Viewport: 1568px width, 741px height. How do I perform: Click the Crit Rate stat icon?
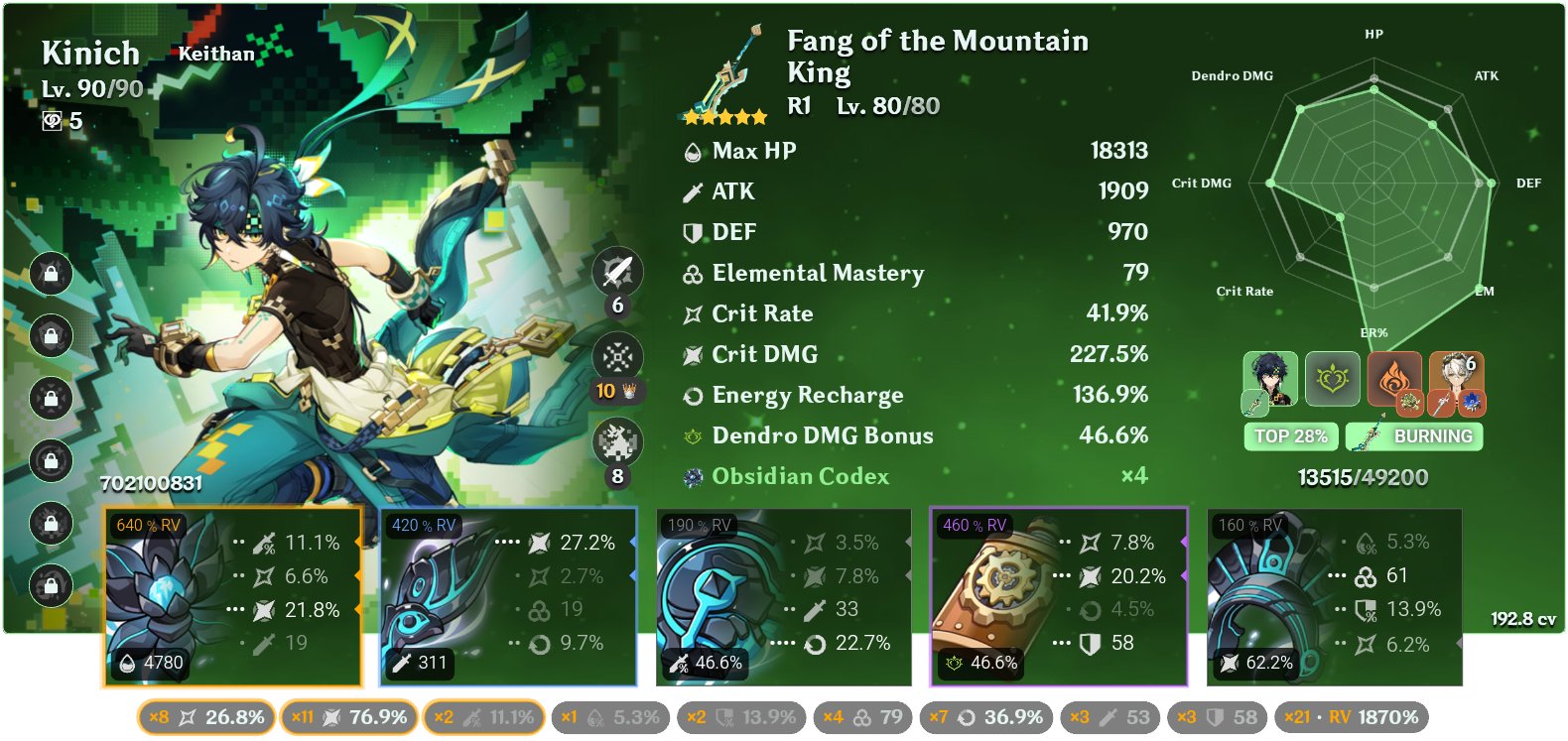tap(692, 312)
